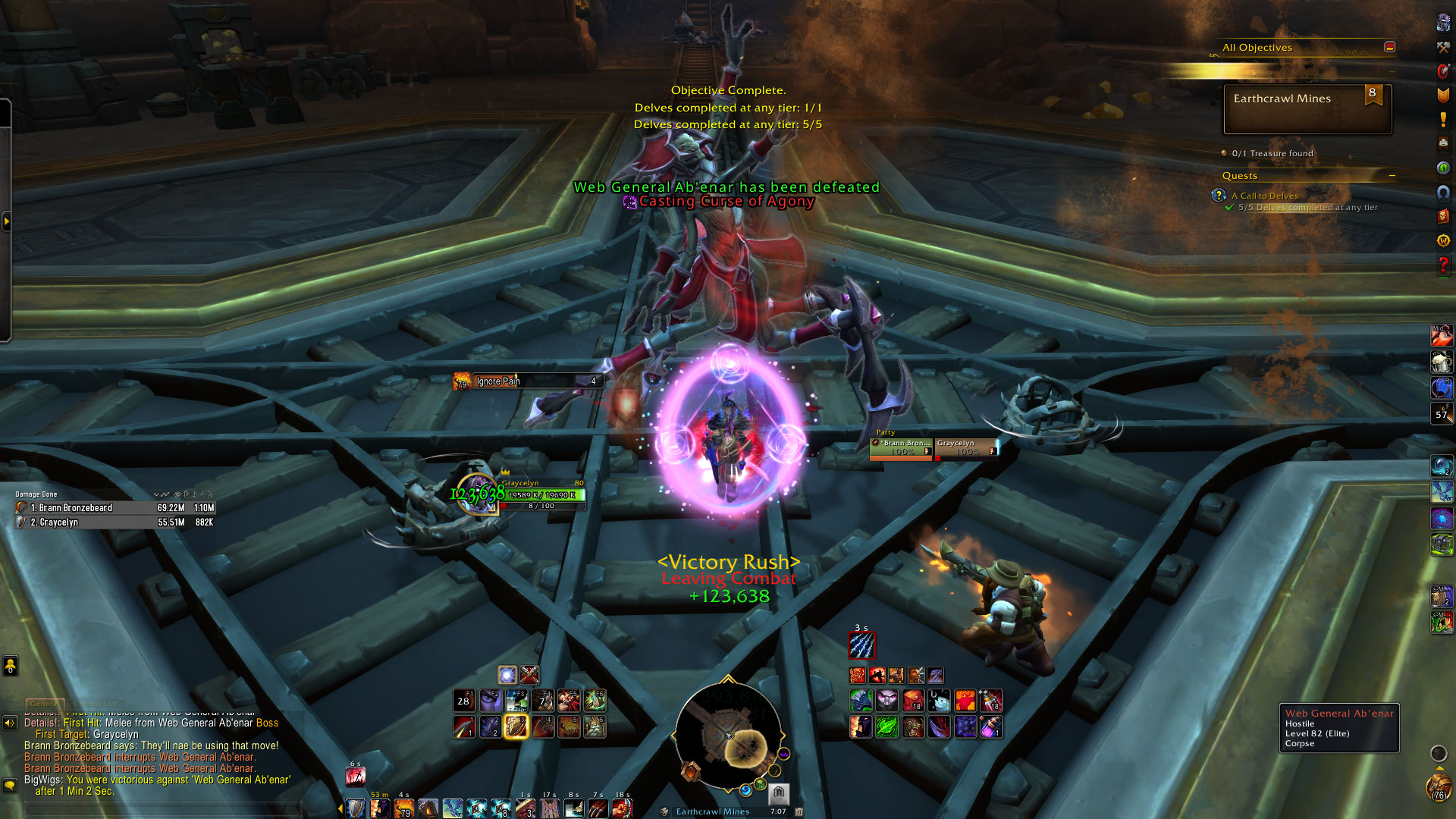
Task: Open the character portrait micro button
Action: [1443, 23]
